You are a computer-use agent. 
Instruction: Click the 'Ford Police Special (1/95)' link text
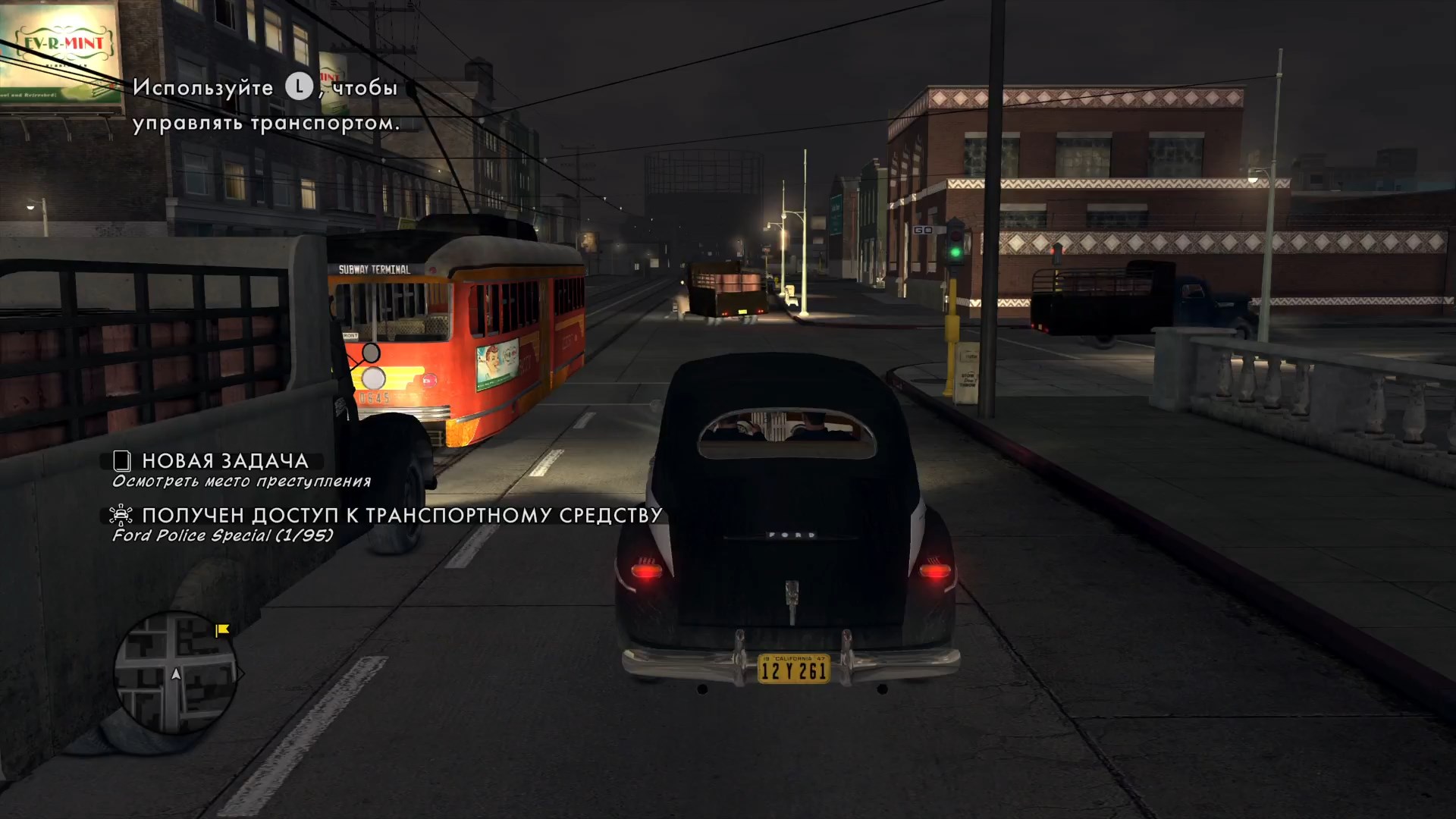(x=221, y=536)
